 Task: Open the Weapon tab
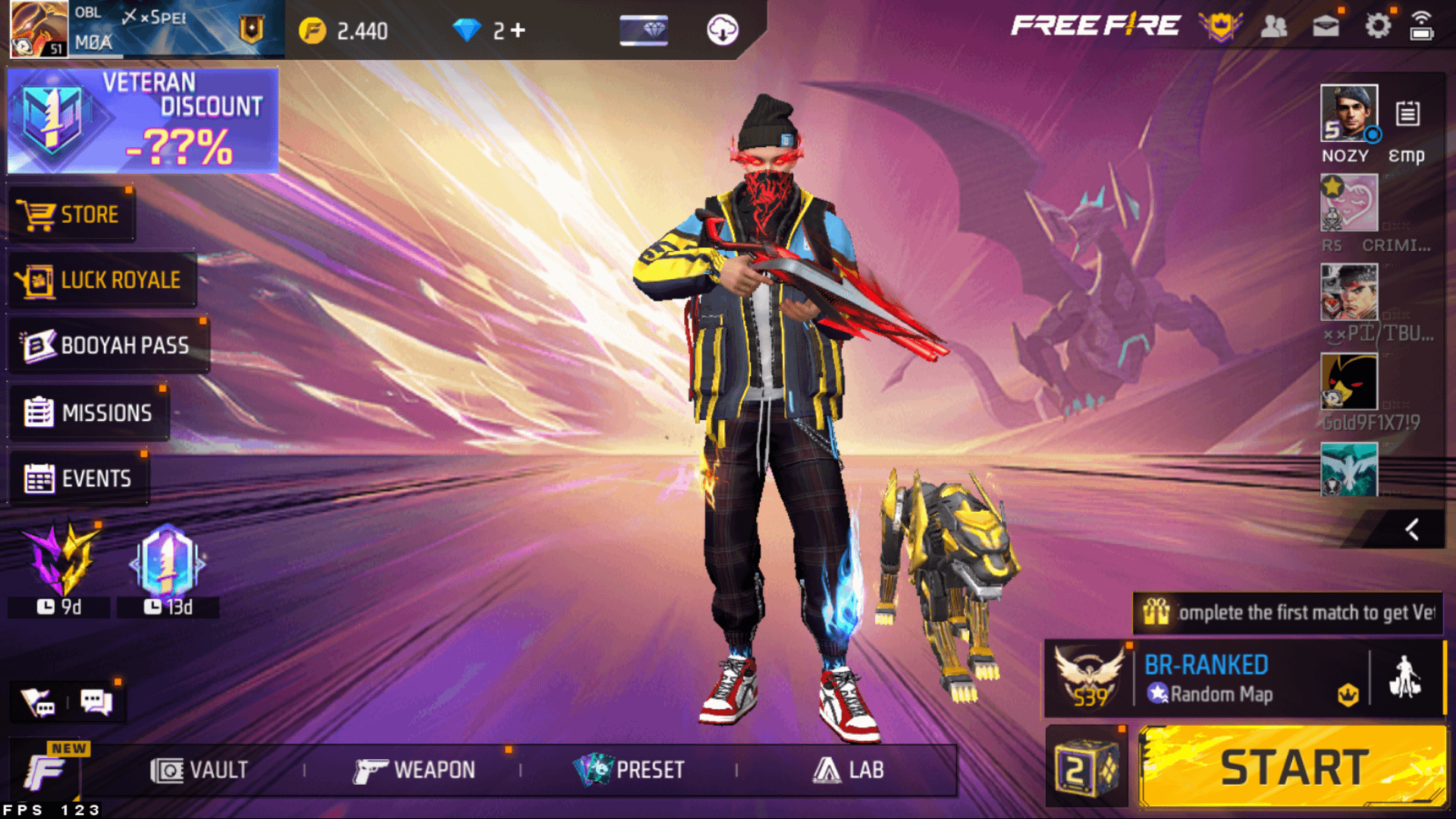[x=415, y=770]
